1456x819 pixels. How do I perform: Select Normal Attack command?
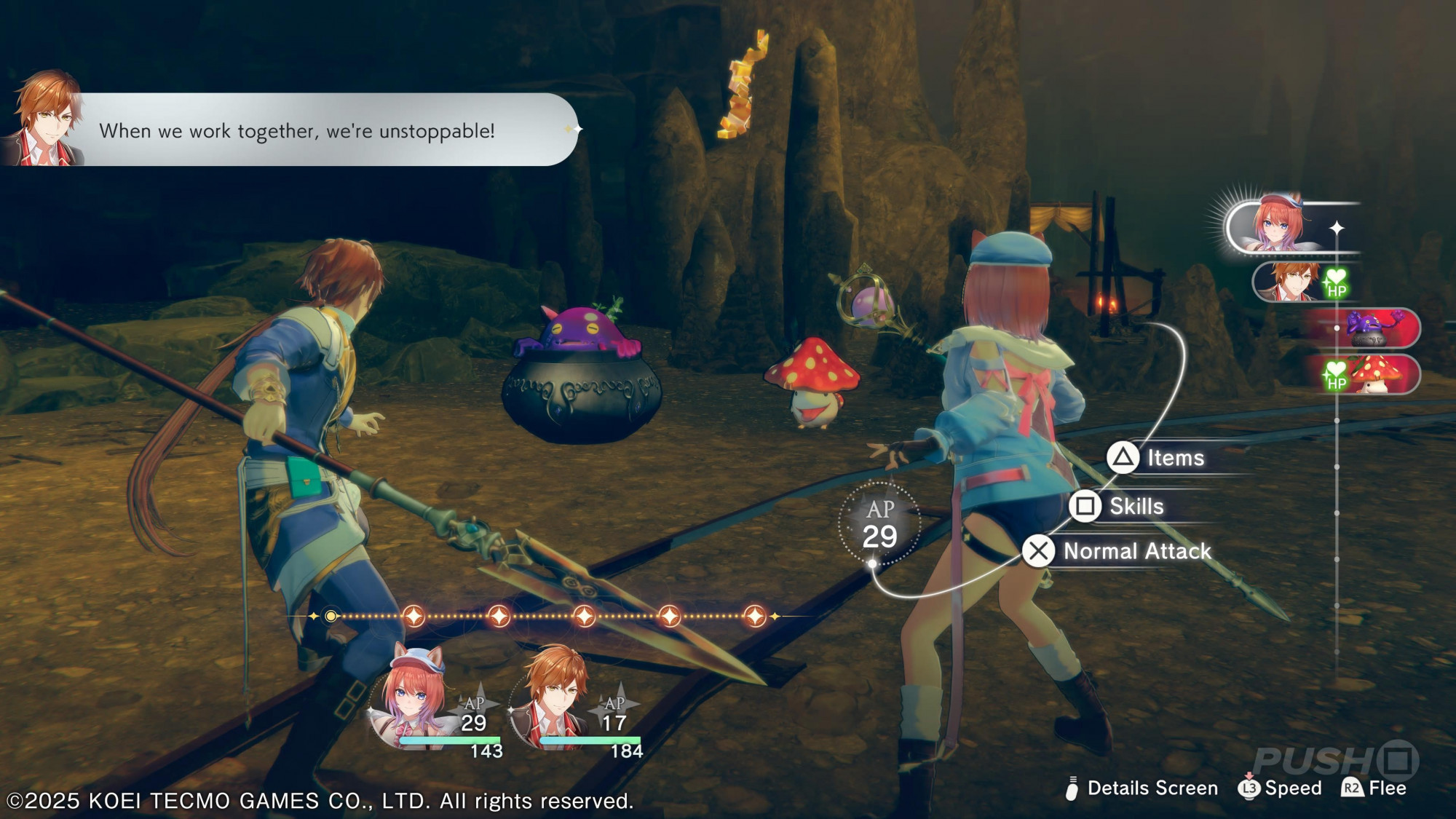[x=1119, y=551]
